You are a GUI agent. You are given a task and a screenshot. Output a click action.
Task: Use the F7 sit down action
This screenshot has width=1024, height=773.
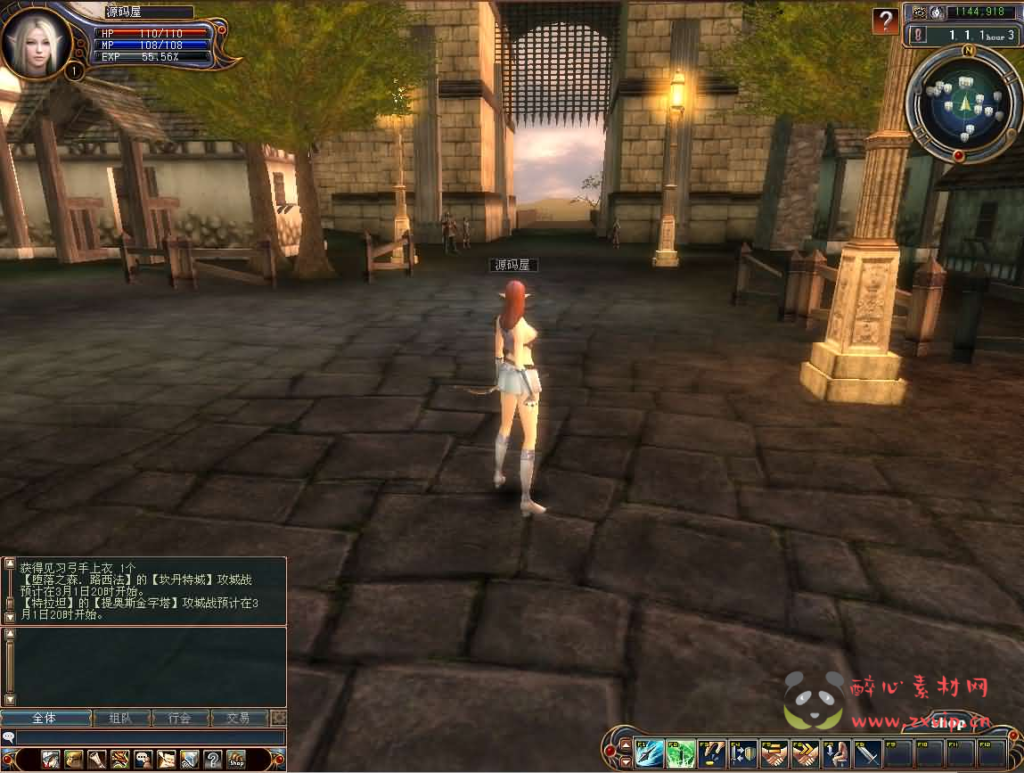tap(836, 752)
